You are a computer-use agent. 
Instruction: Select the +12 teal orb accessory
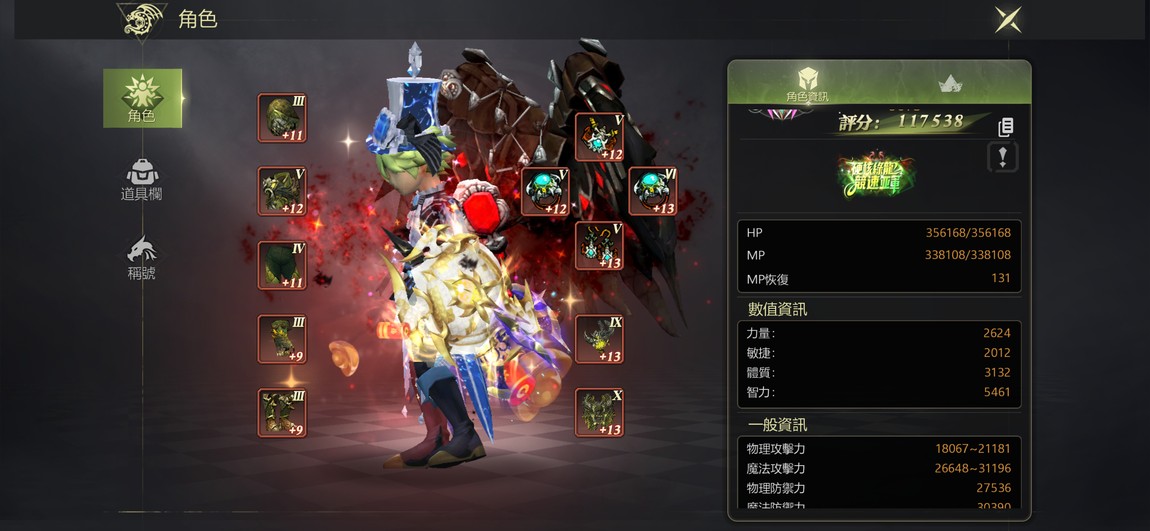click(546, 191)
